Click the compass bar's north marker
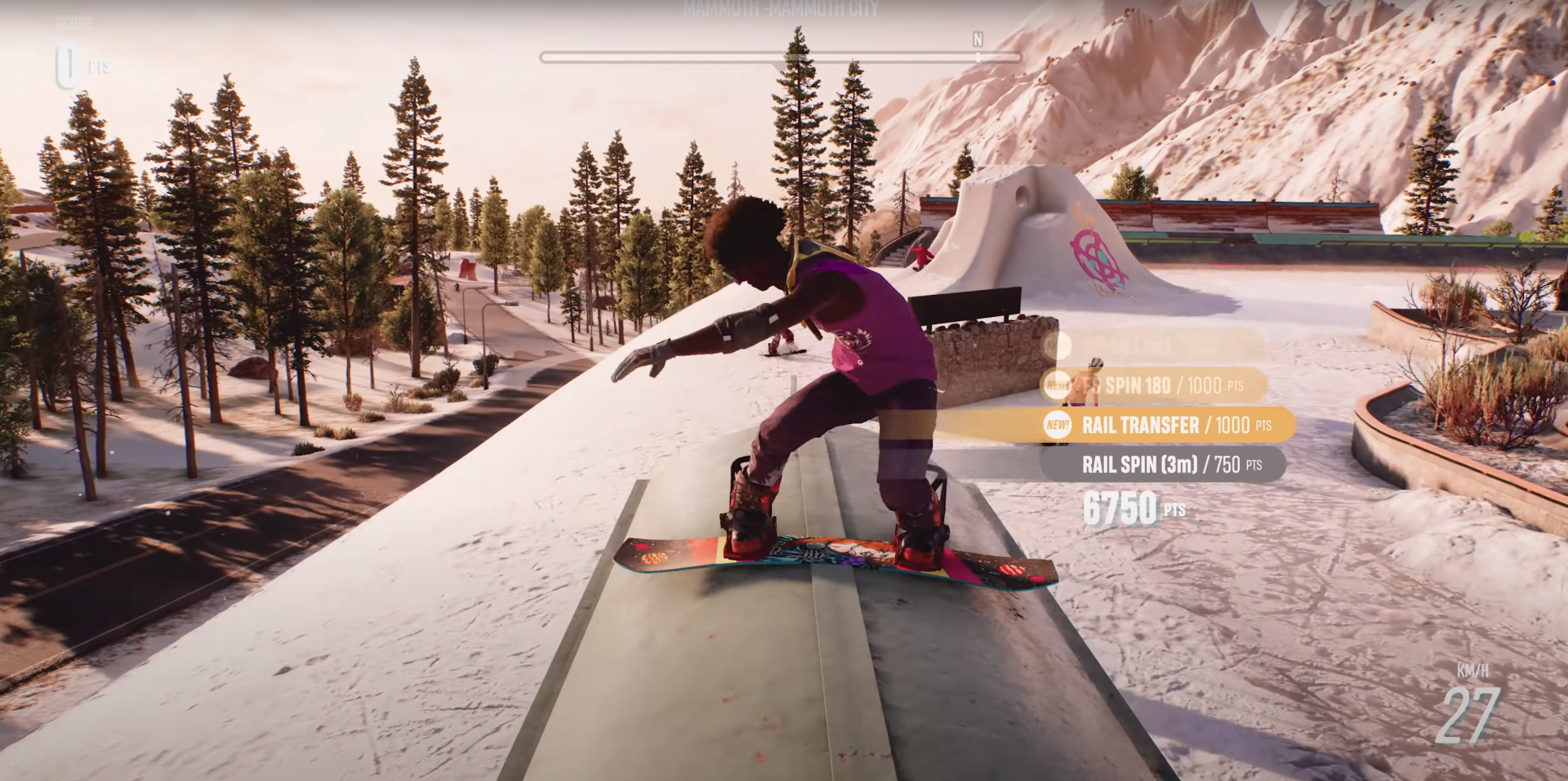The height and width of the screenshot is (781, 1568). tap(978, 41)
